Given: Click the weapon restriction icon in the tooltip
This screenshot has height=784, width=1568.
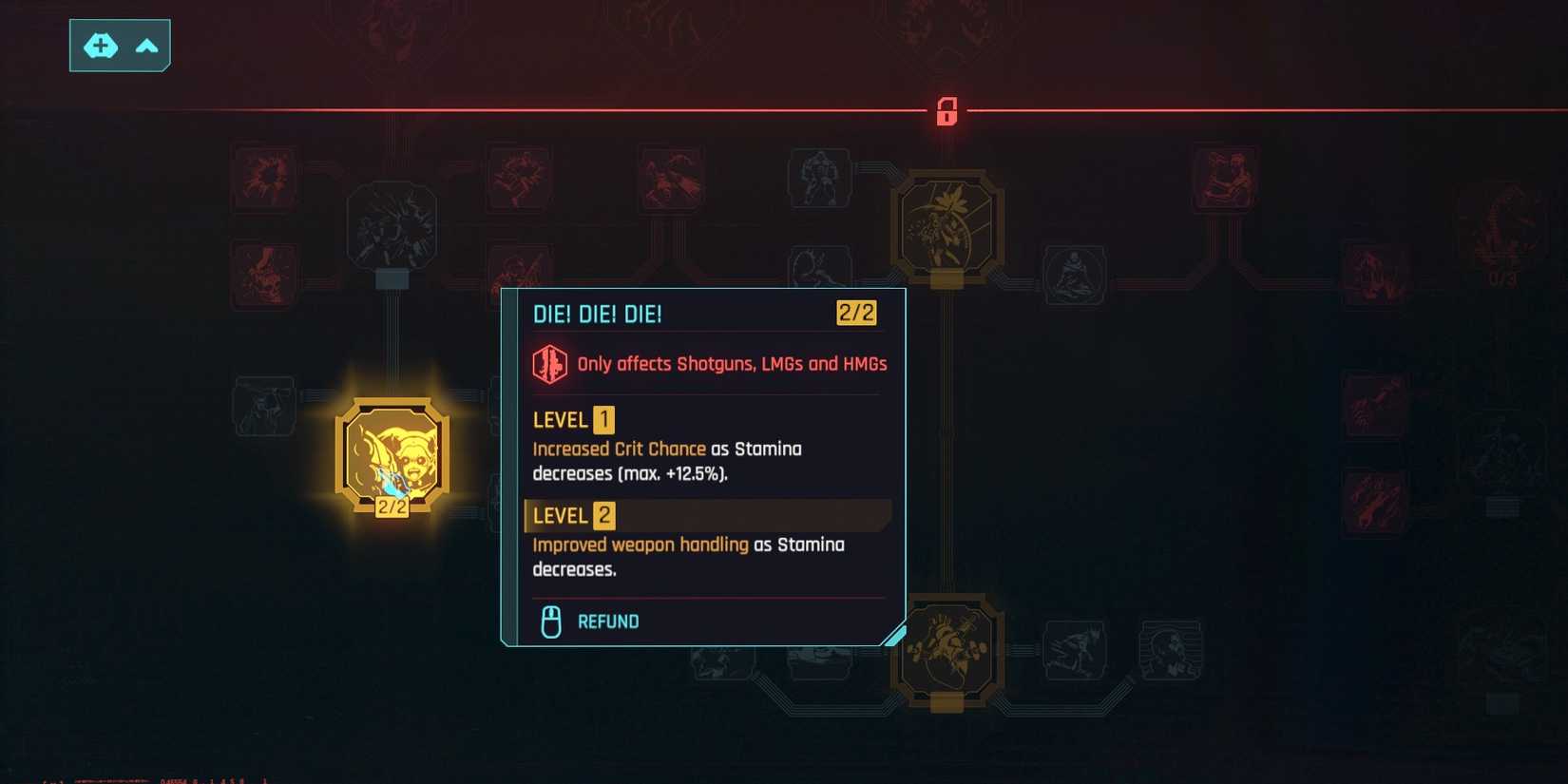Looking at the screenshot, I should (551, 364).
